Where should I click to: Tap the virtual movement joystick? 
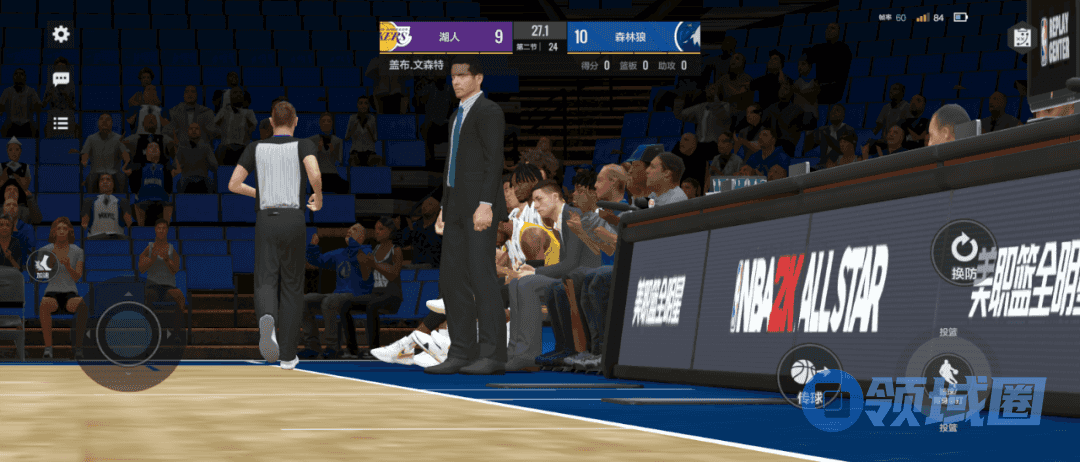pyautogui.click(x=127, y=329)
